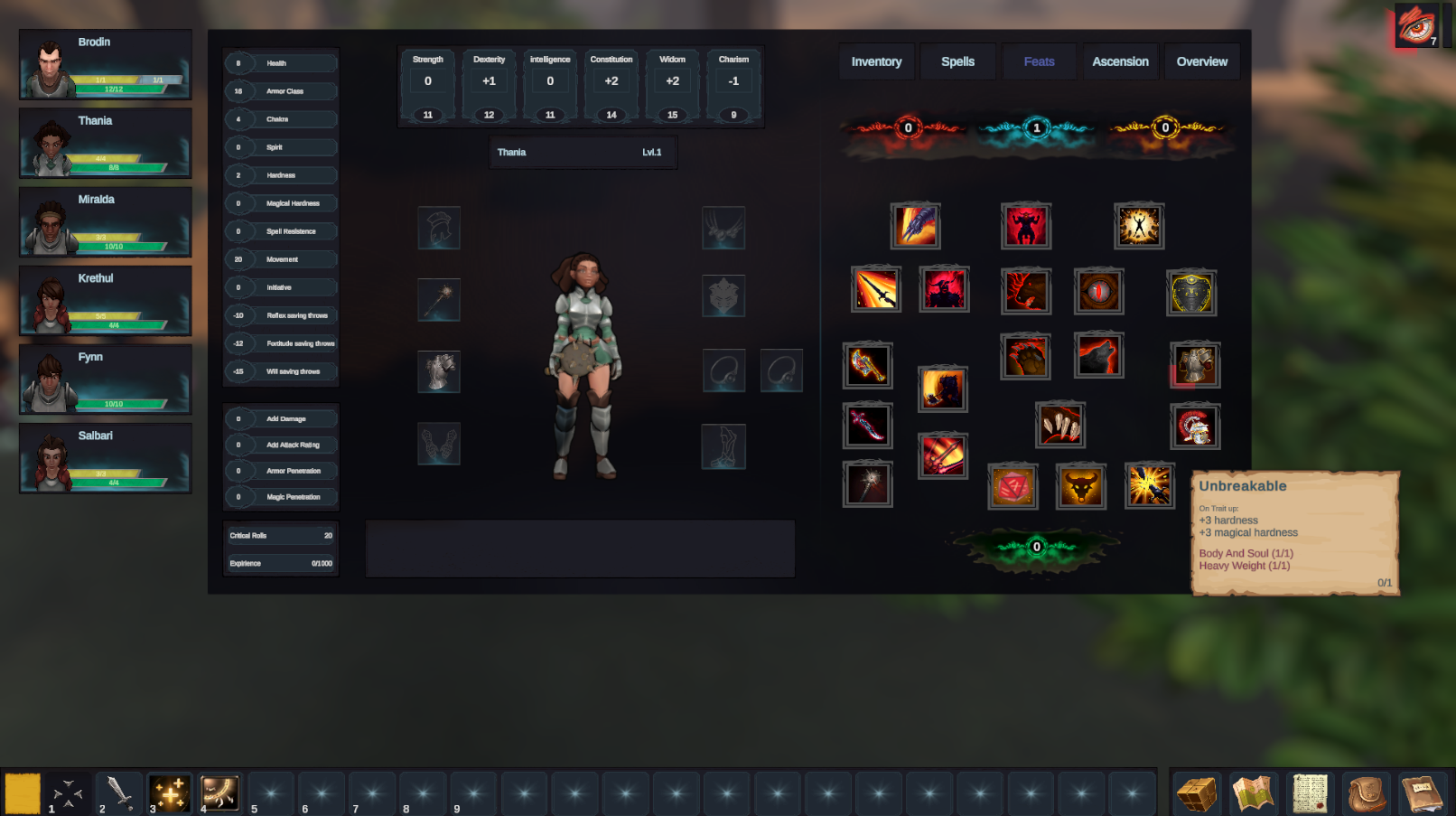The image size is (1456, 816).
Task: Pick the roman helmet feat icon
Action: click(1194, 426)
